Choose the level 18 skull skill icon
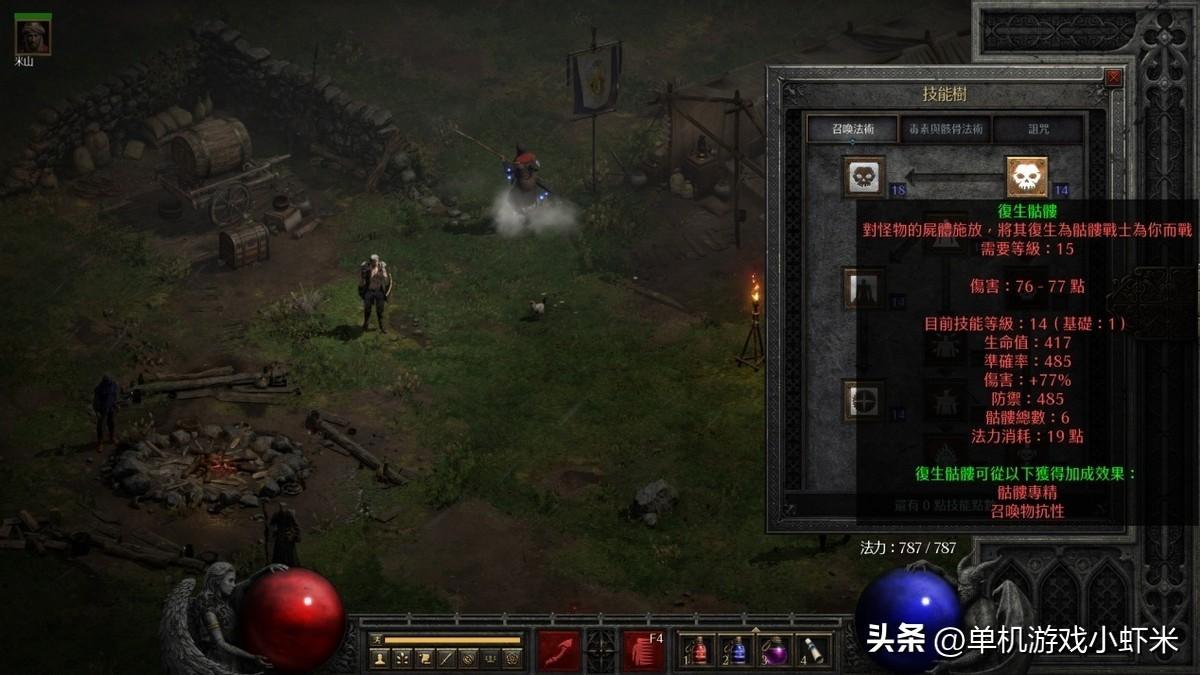The image size is (1200, 675). click(x=864, y=177)
